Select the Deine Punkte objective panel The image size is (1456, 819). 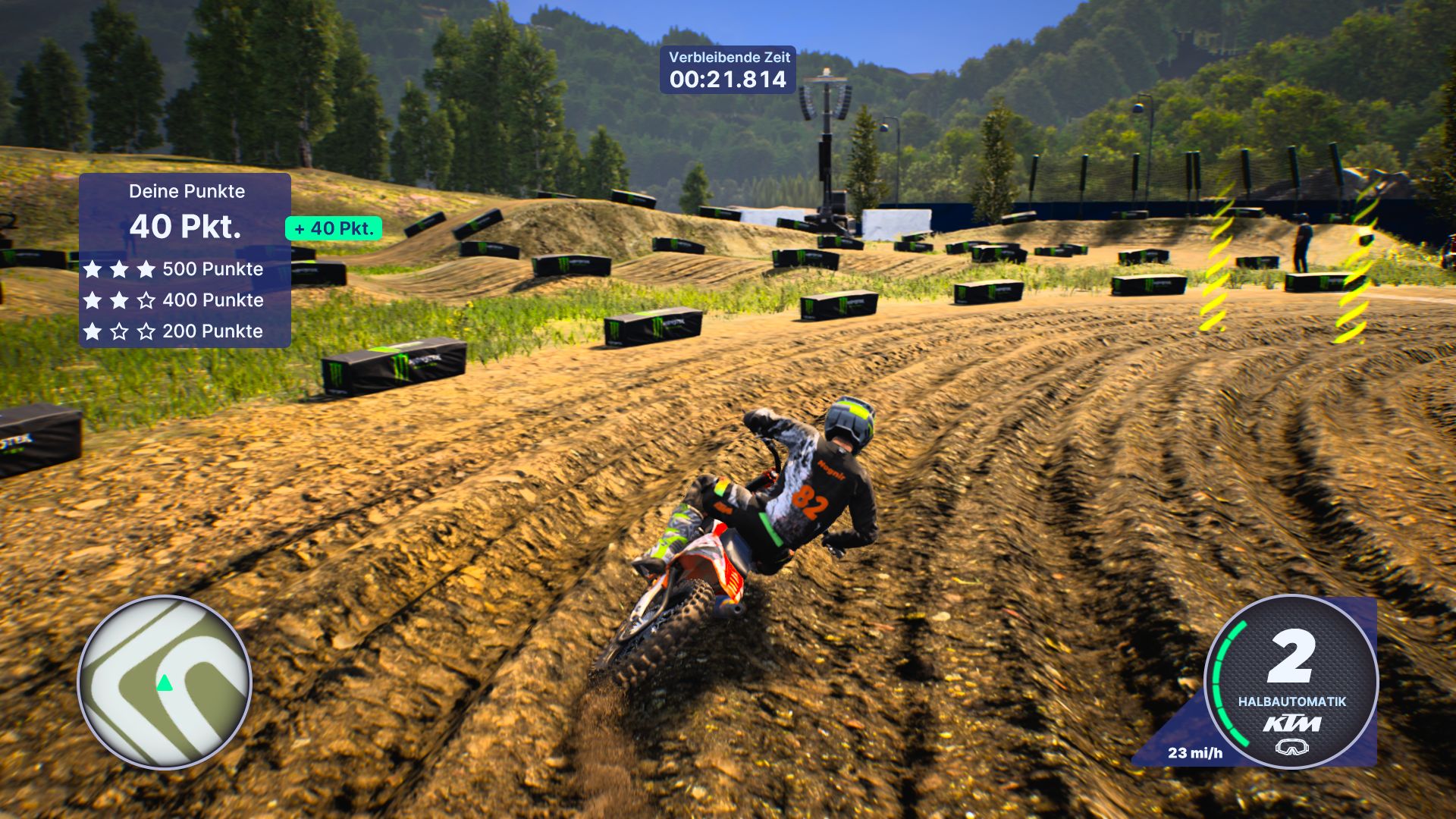click(x=185, y=260)
